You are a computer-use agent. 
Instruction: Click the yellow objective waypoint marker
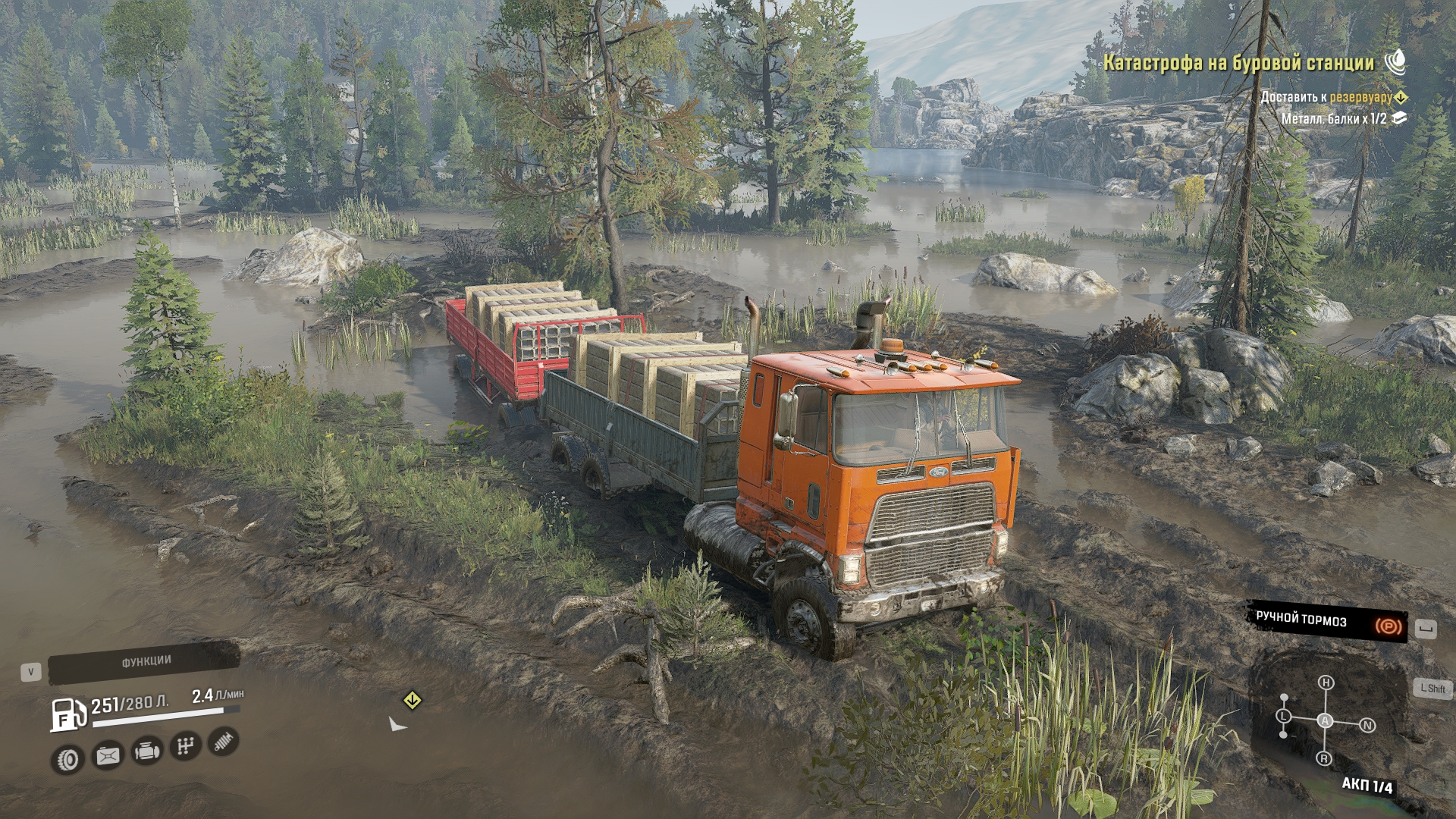point(412,700)
